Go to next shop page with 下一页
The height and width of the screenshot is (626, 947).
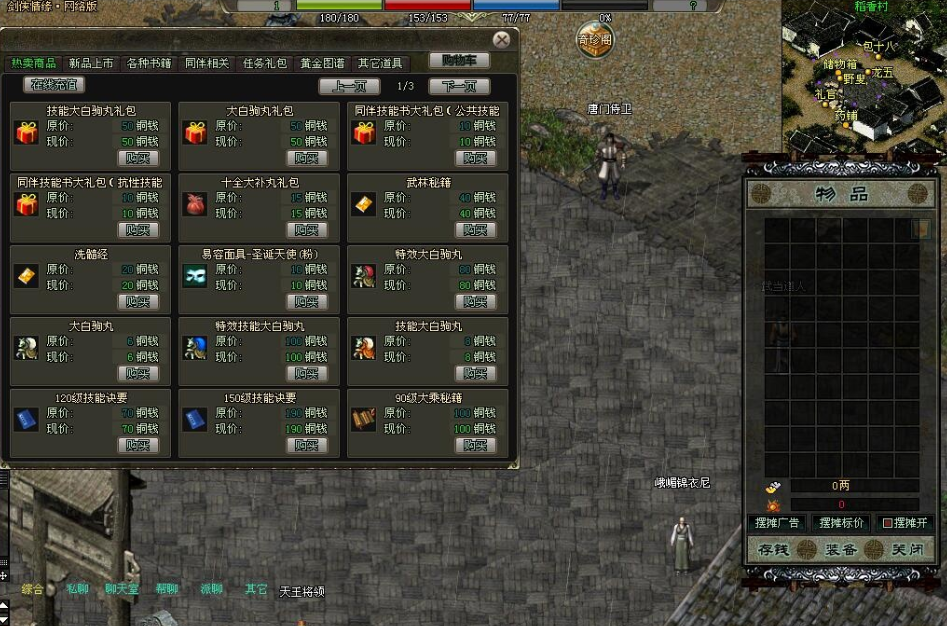tap(459, 86)
